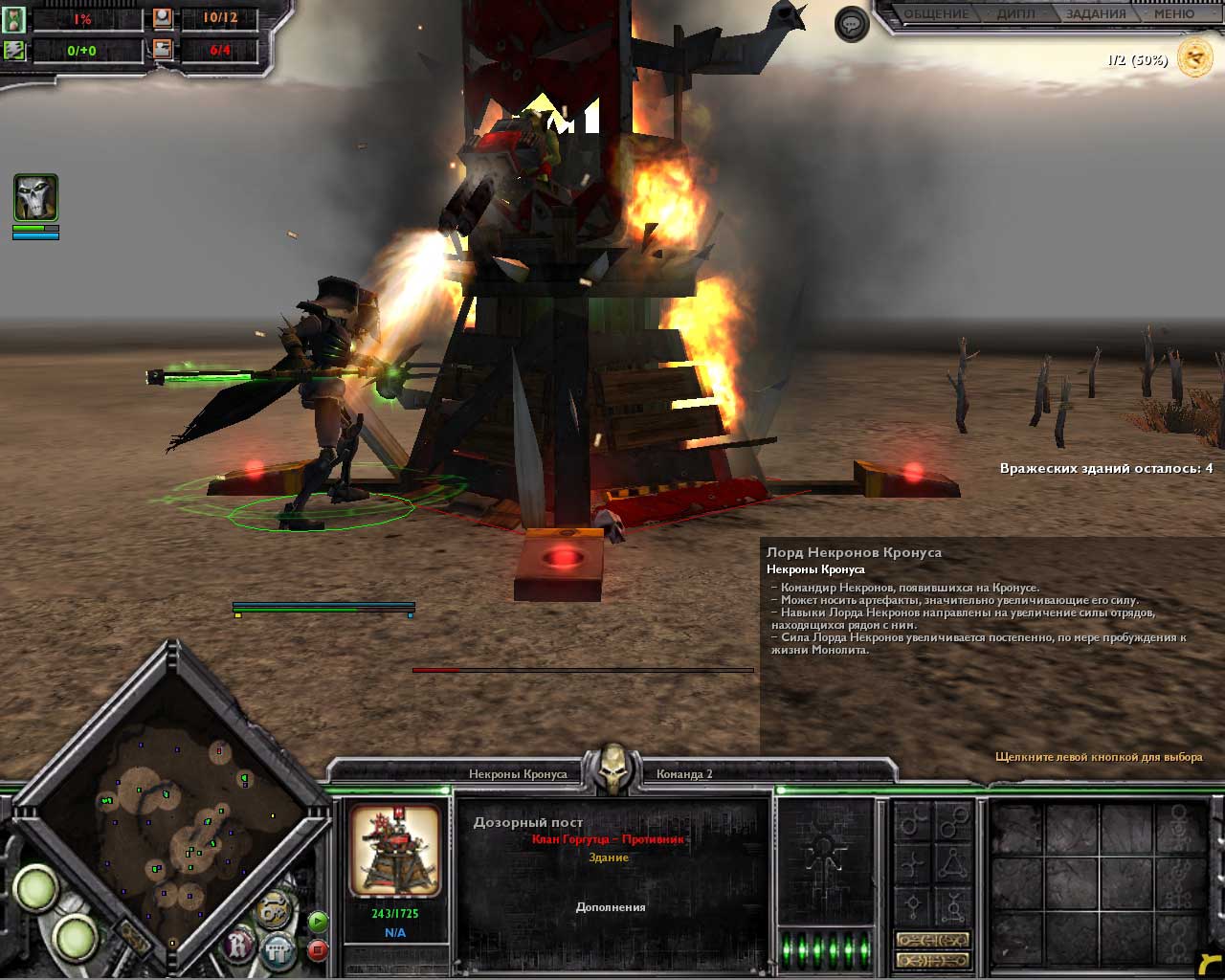Image resolution: width=1225 pixels, height=980 pixels.
Task: Click the round gold glyph button by minimap
Action: 274,907
